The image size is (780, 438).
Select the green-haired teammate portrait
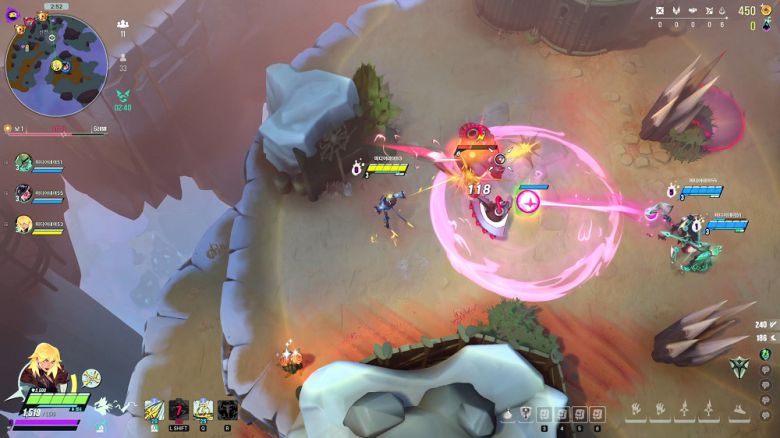(x=22, y=163)
